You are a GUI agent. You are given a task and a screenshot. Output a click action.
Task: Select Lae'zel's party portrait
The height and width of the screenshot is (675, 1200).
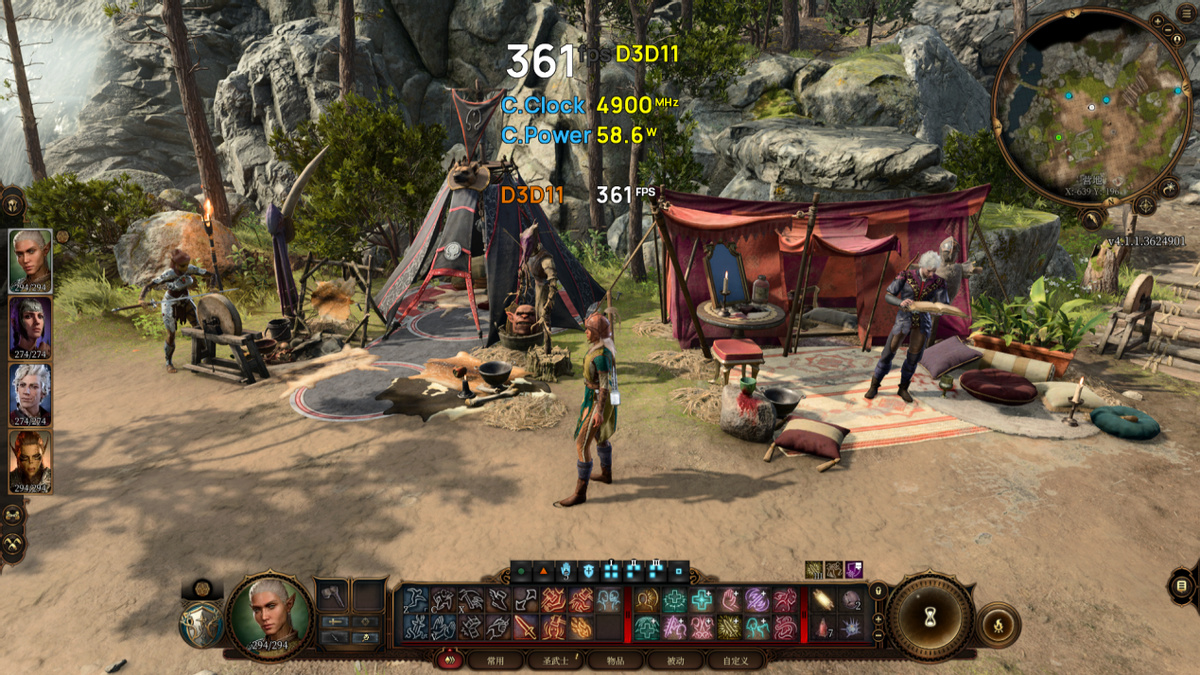click(31, 459)
